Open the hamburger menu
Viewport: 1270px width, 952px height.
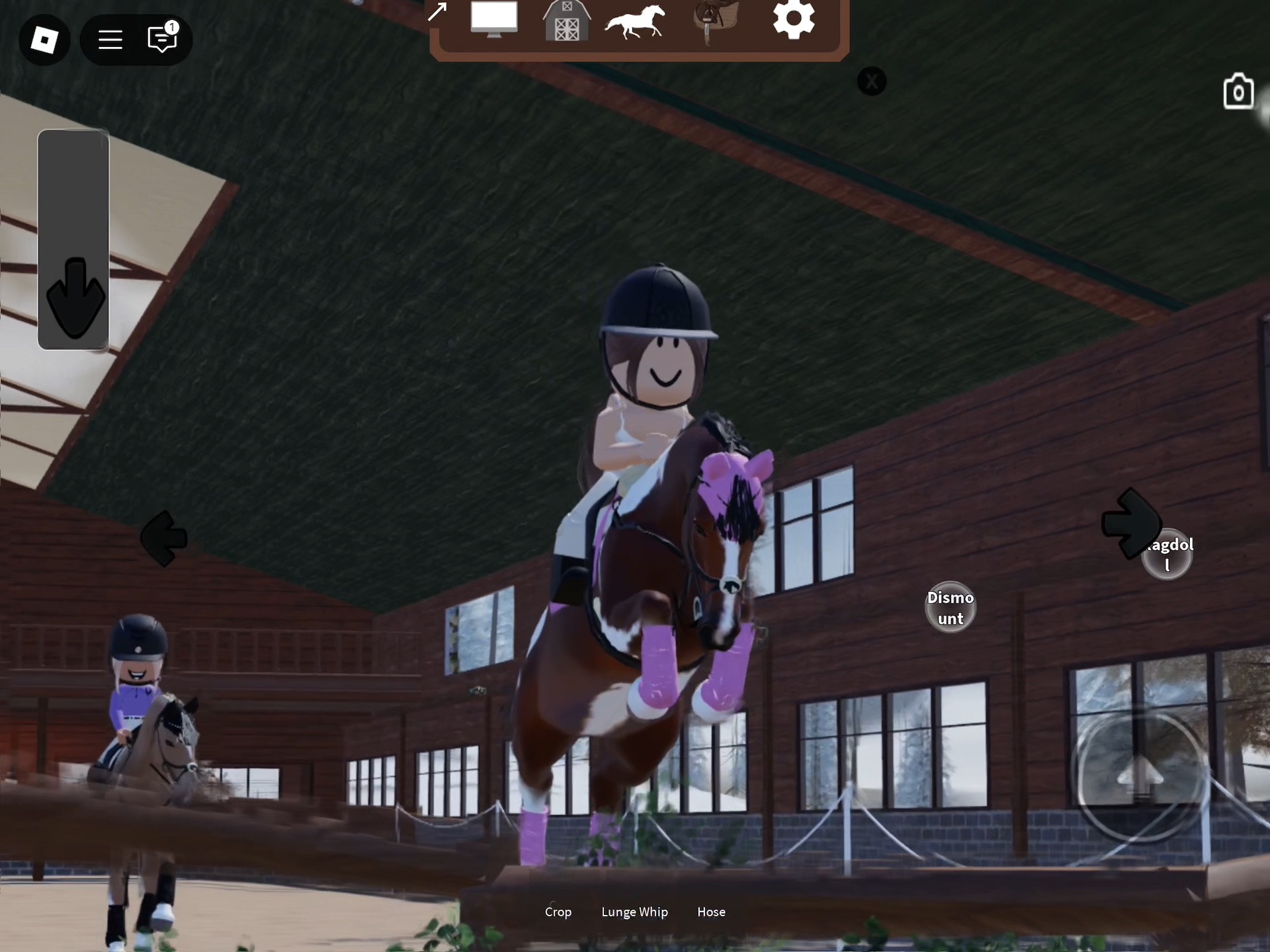(110, 40)
